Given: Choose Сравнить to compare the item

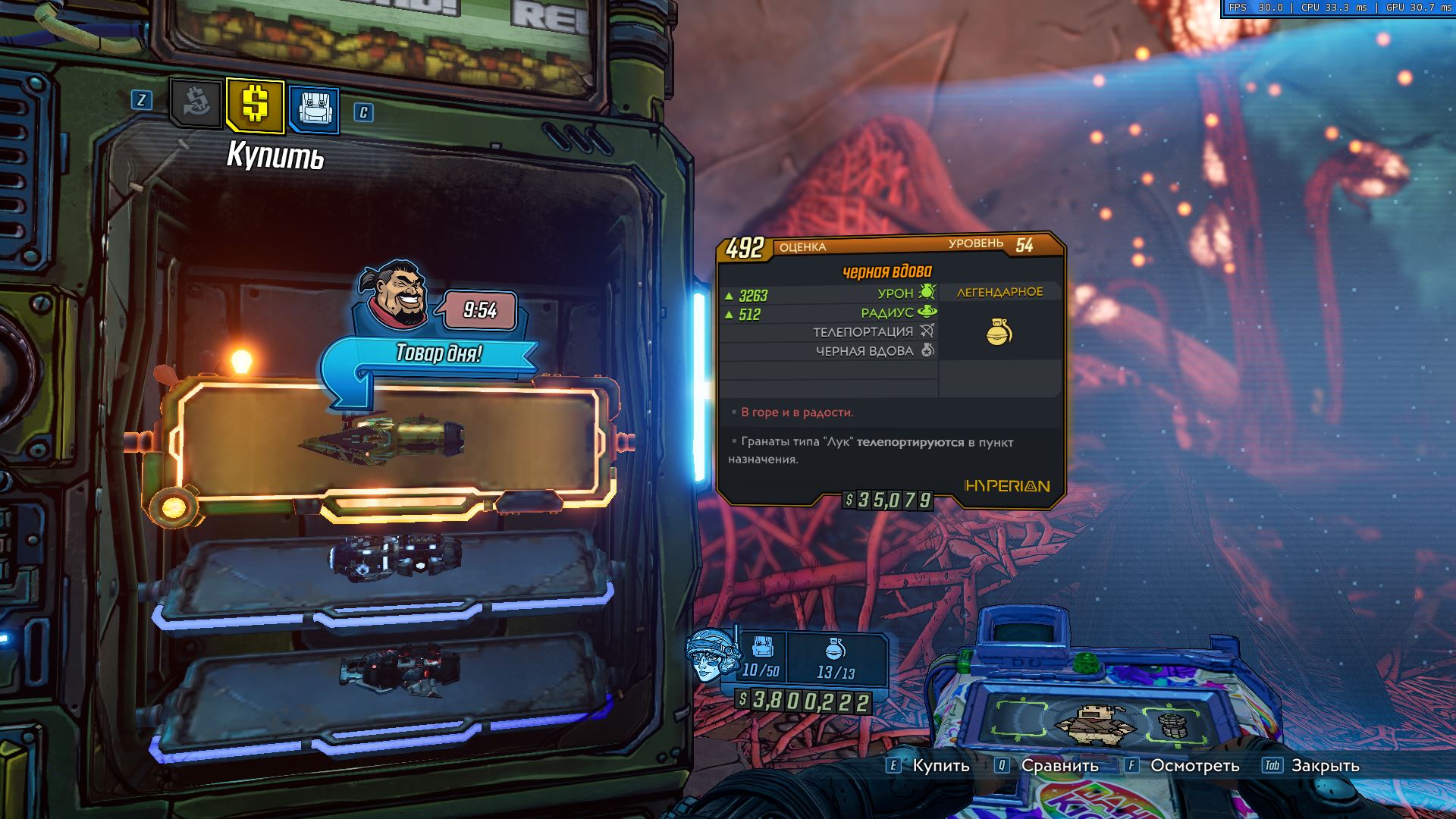Looking at the screenshot, I should pos(1059,766).
